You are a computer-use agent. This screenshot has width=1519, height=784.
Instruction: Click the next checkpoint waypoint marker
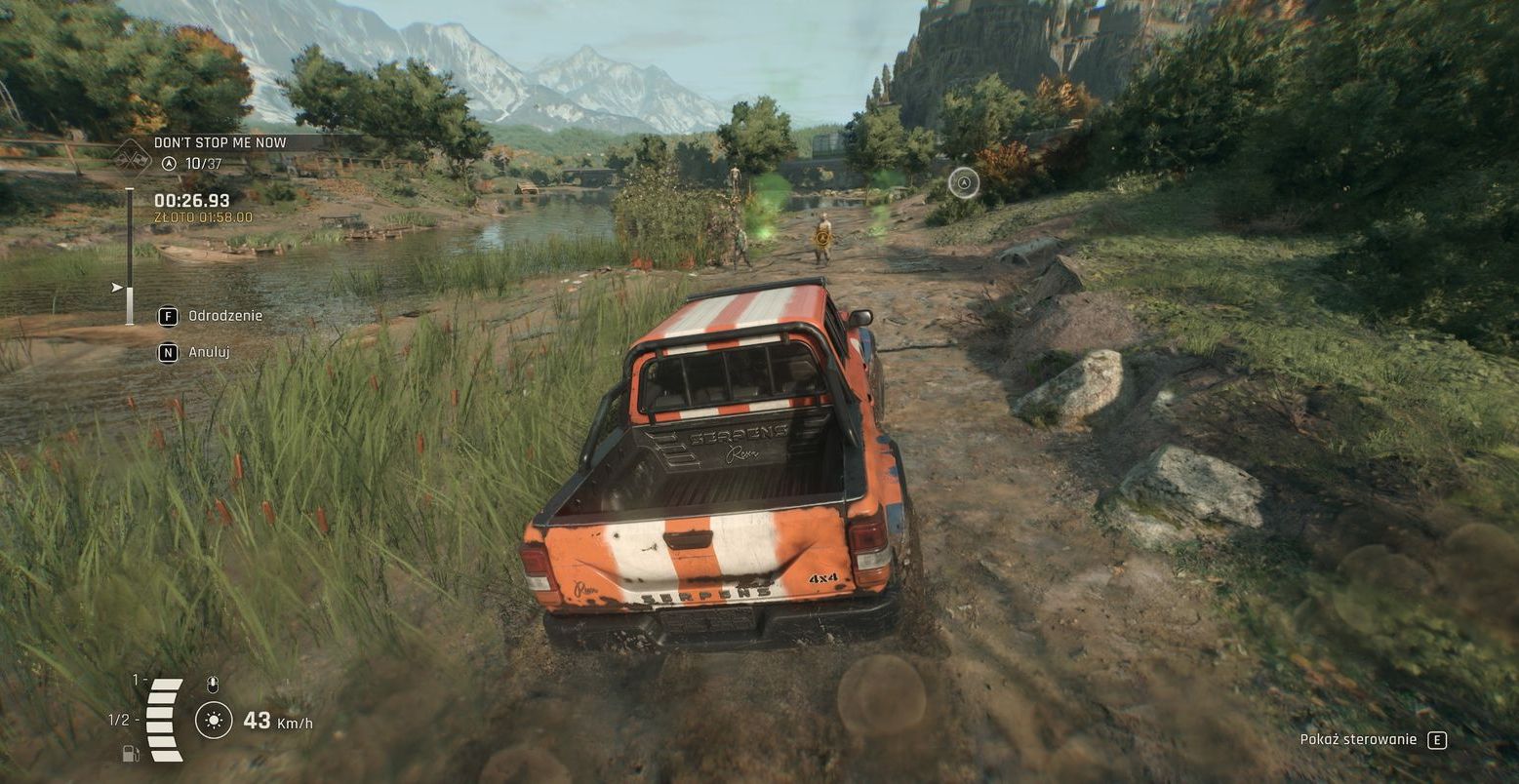[x=964, y=181]
